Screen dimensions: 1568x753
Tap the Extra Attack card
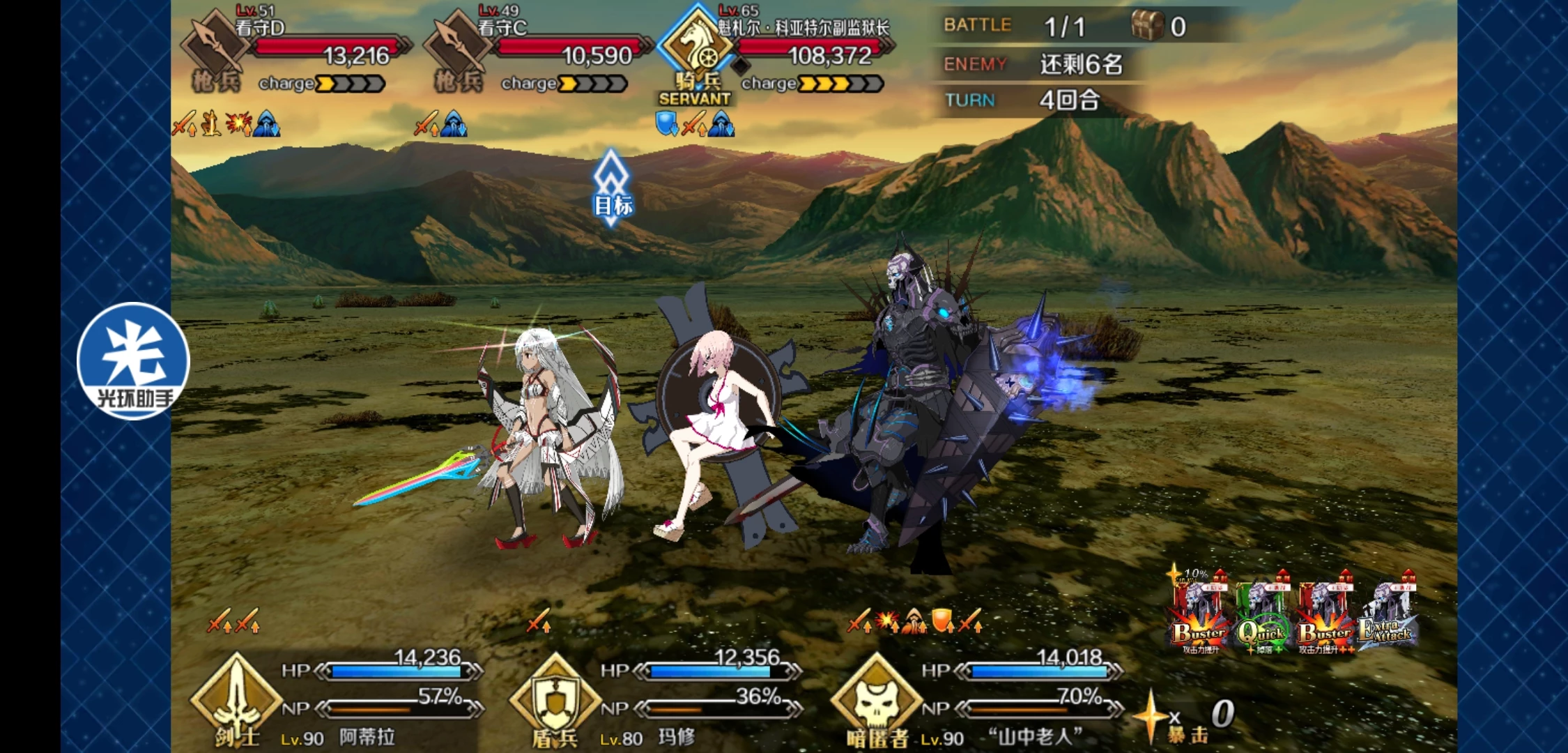1387,614
